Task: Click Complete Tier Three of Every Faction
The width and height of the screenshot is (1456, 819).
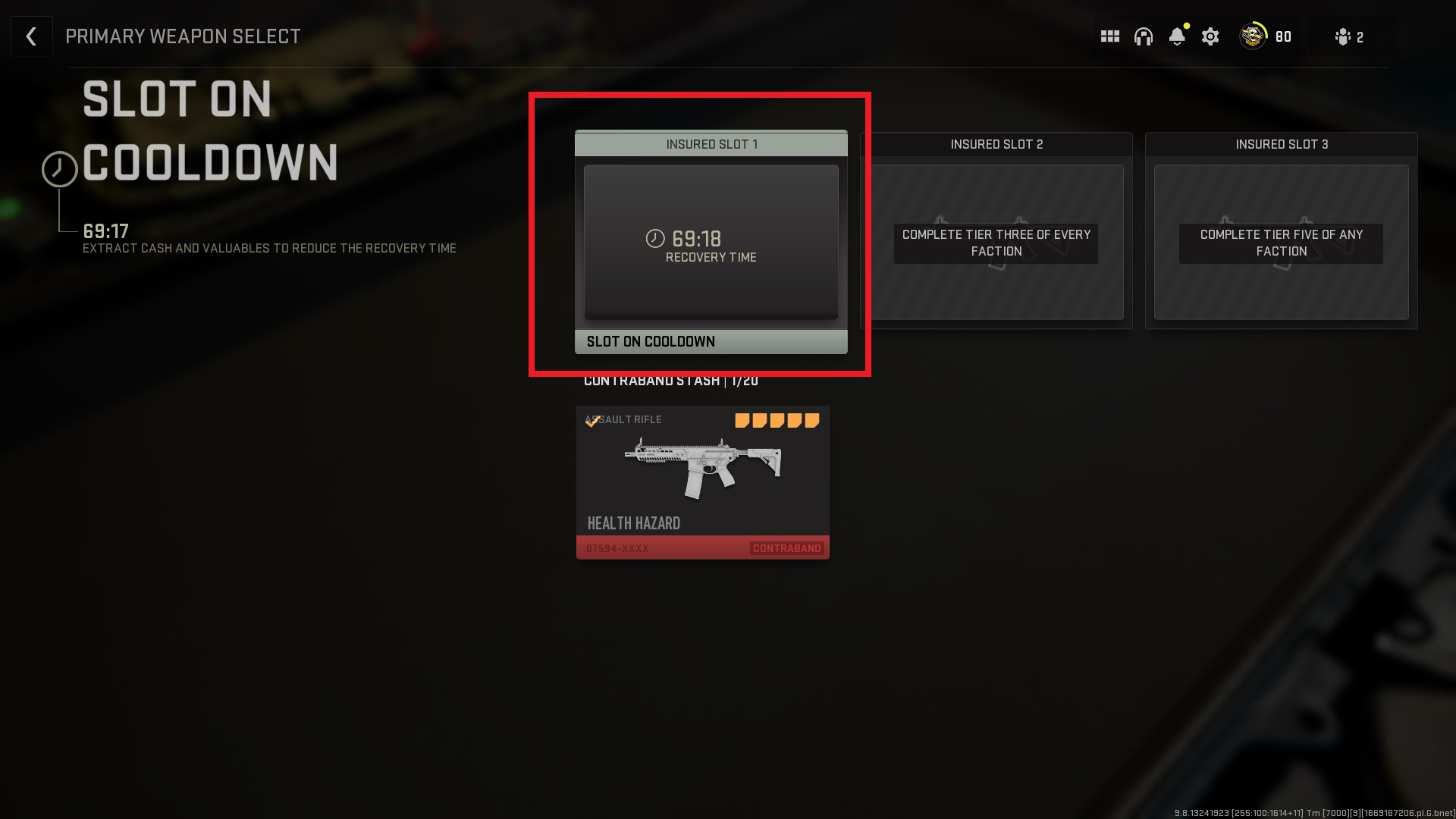Action: [x=996, y=243]
